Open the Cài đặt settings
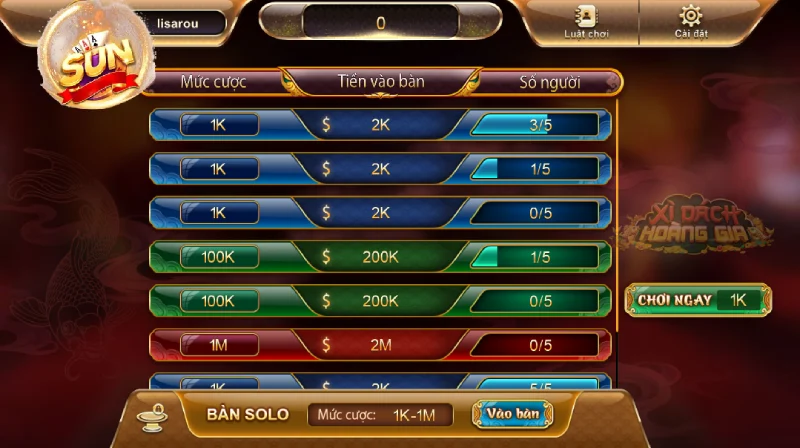Viewport: 800px width, 448px height. point(690,23)
